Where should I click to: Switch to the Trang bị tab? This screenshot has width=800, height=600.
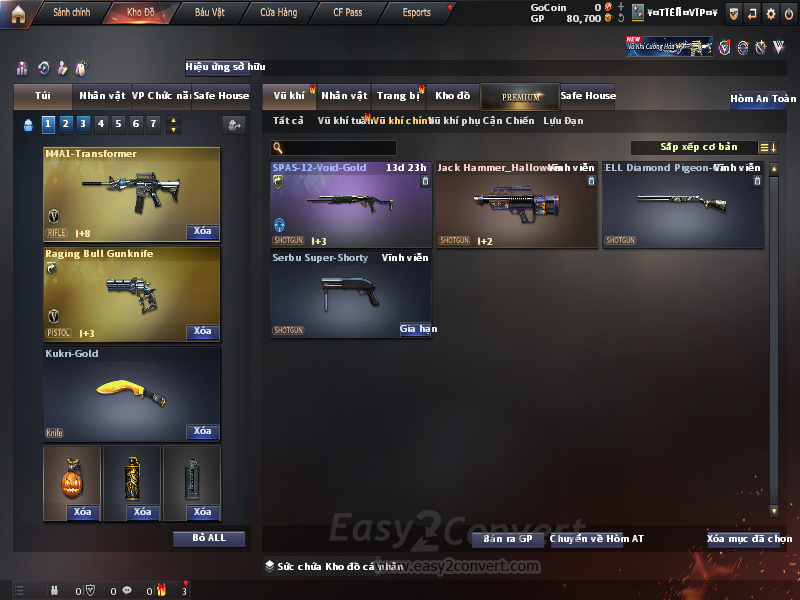(x=398, y=96)
